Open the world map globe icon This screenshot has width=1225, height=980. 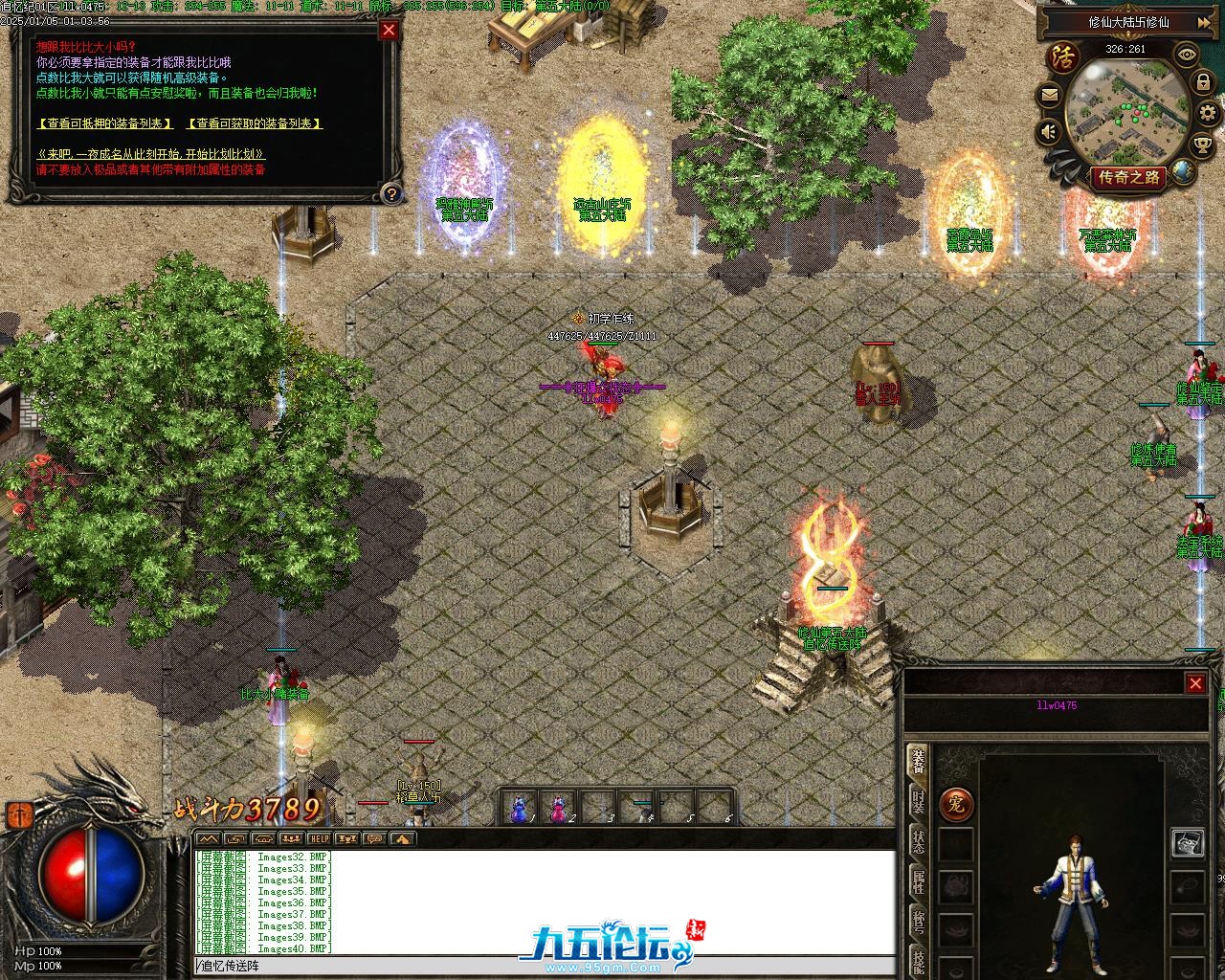(1184, 172)
